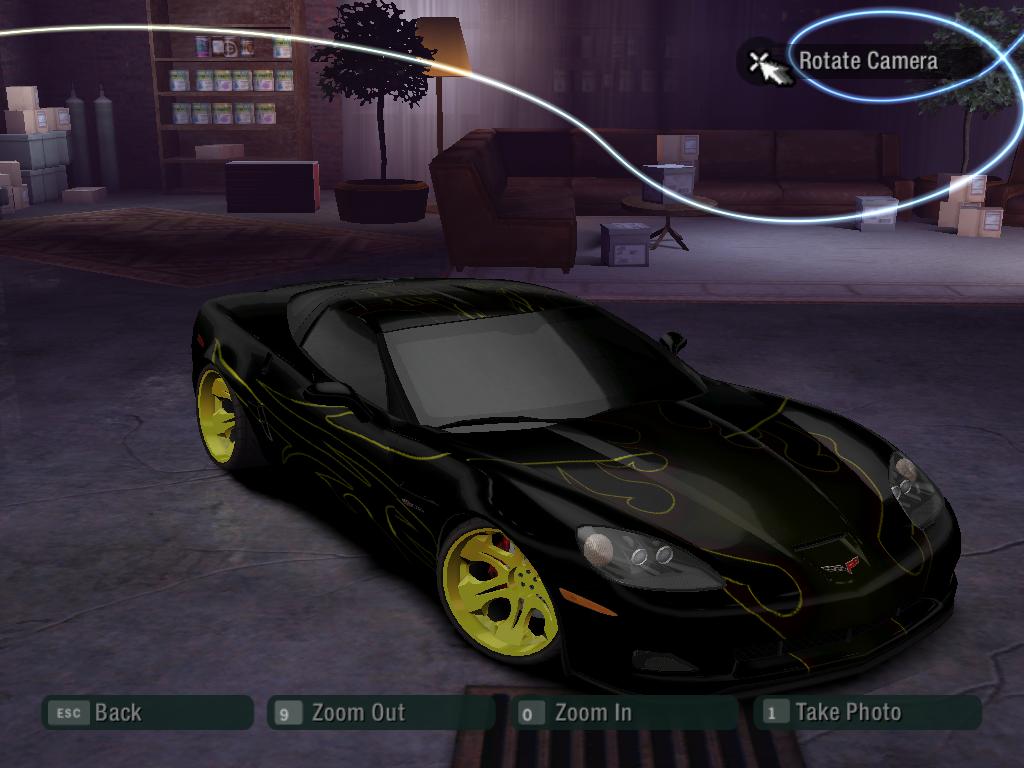Click the Zoom Out button
1024x768 pixels.
(380, 713)
